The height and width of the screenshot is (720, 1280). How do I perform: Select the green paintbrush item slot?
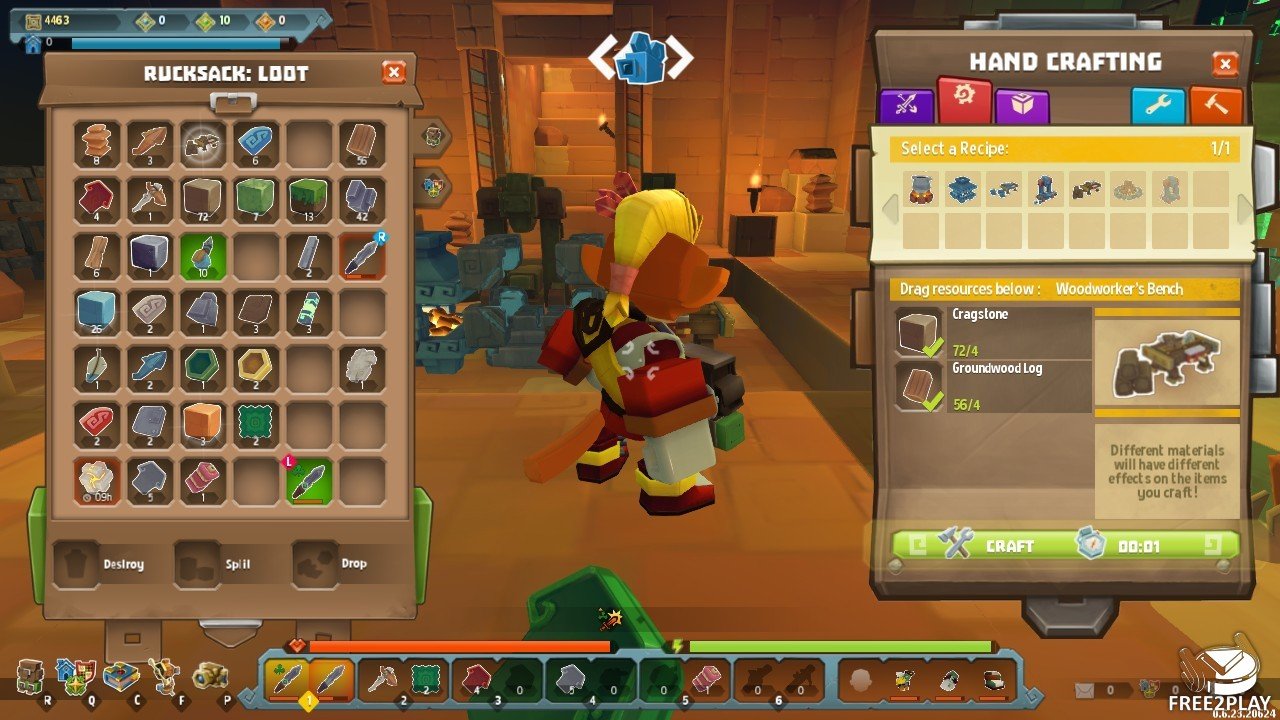(204, 256)
